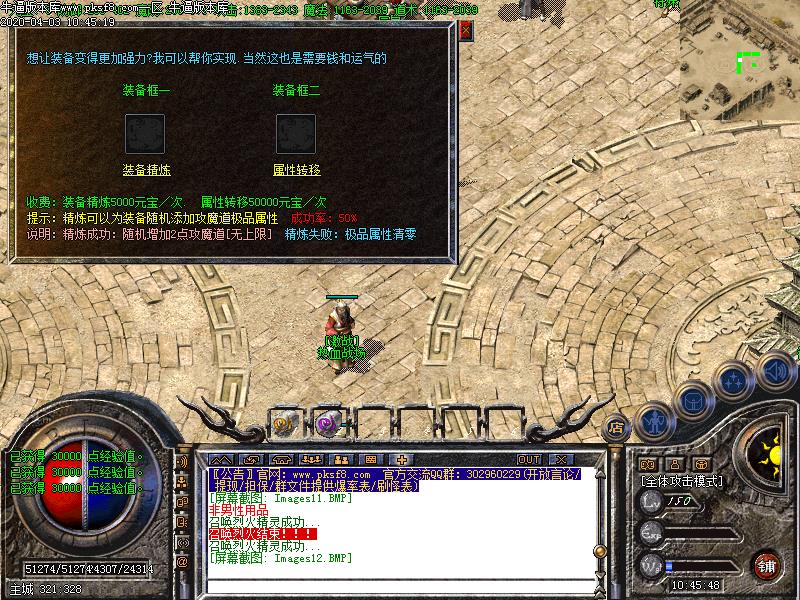
Task: Use the purple item in belt
Action: point(327,423)
